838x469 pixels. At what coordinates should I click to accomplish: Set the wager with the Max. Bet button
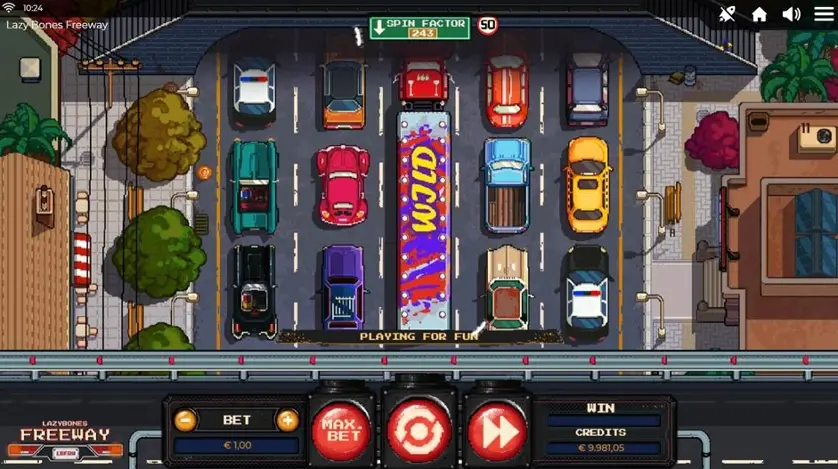(340, 431)
